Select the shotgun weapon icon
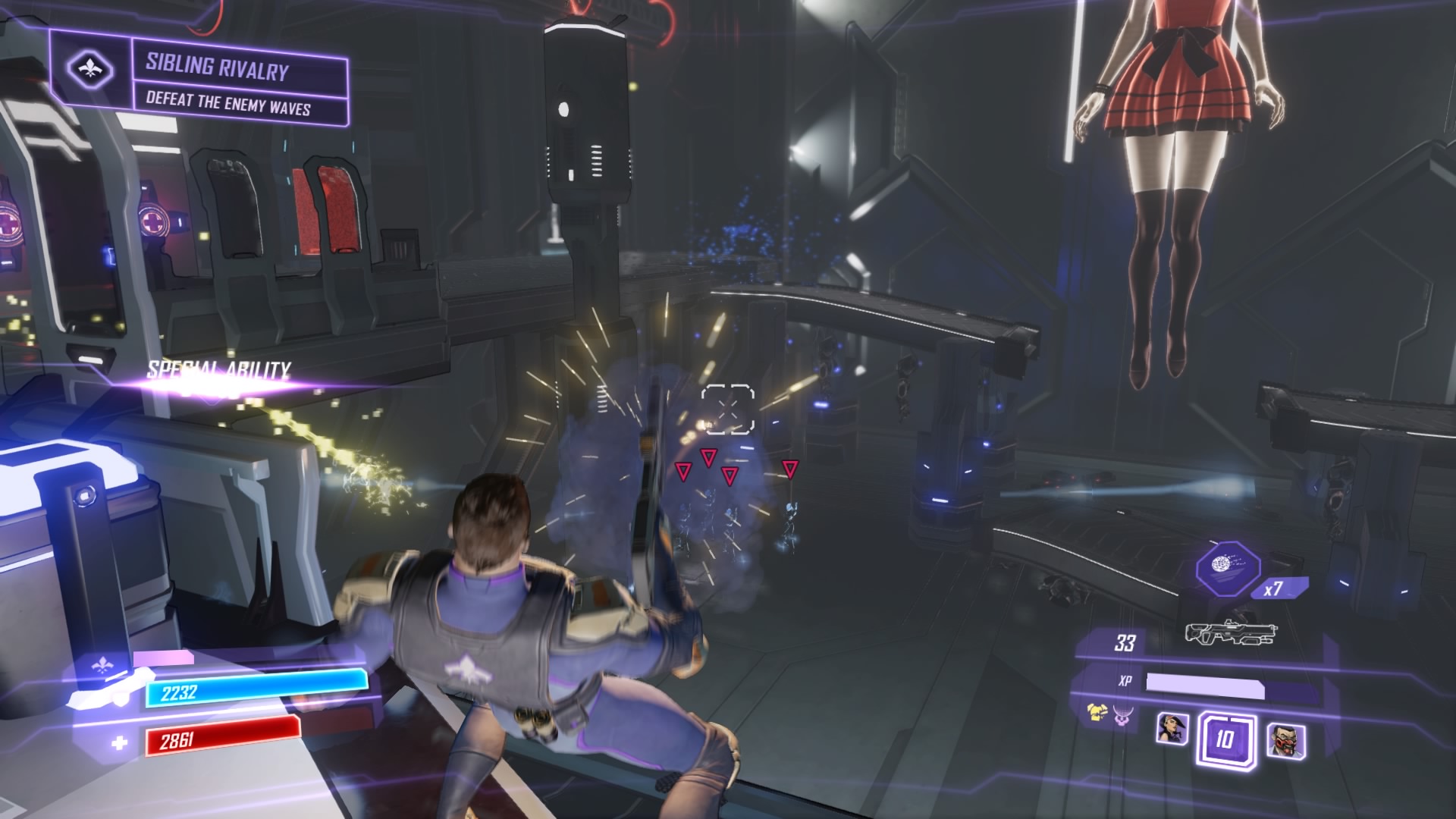The image size is (1456, 819). (1232, 633)
